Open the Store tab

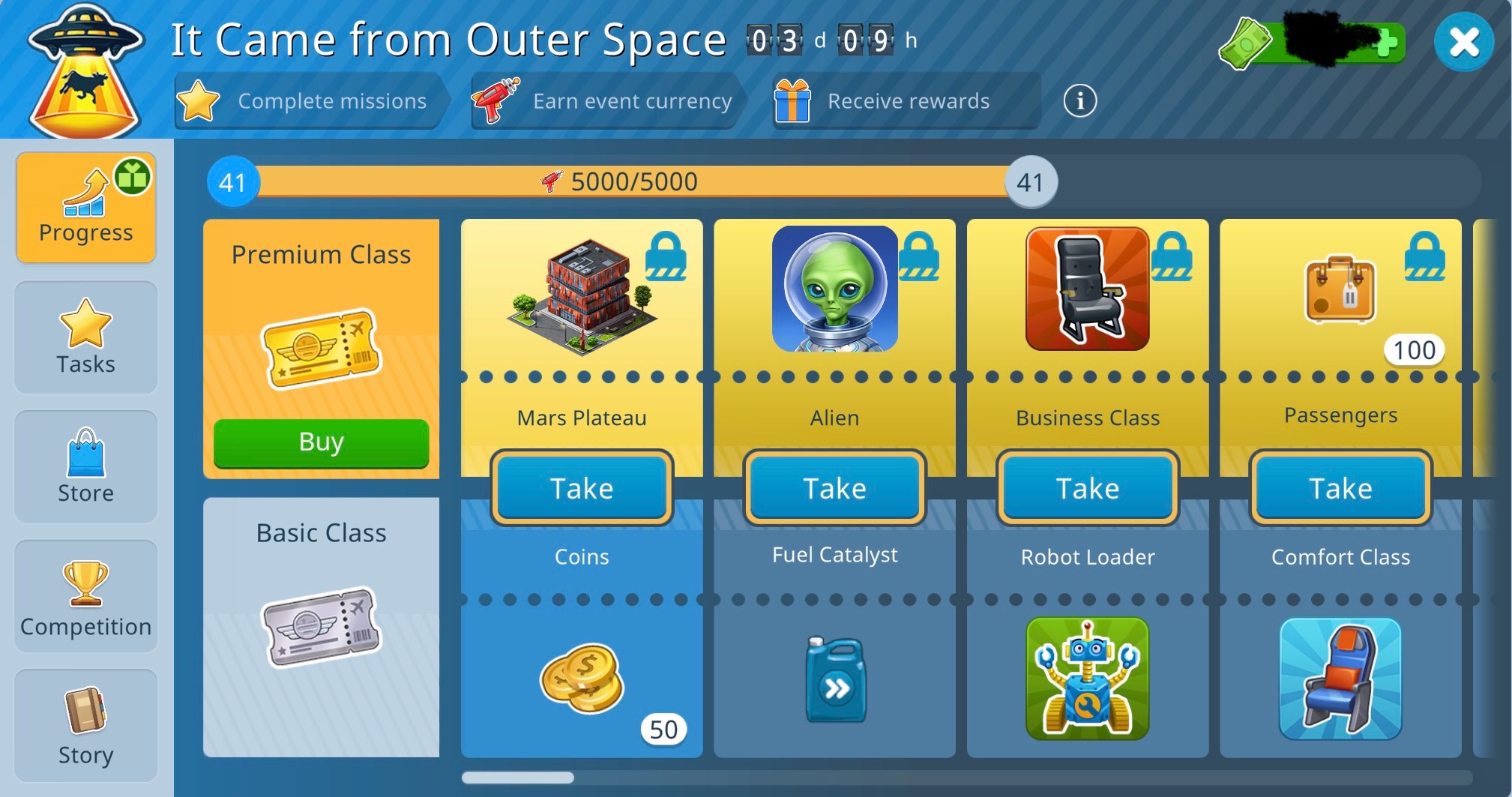pyautogui.click(x=86, y=466)
